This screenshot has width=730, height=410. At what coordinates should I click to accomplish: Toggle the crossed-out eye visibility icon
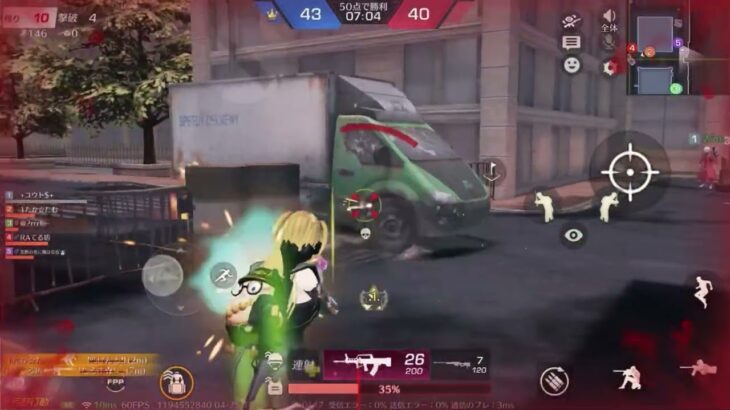coord(571,20)
